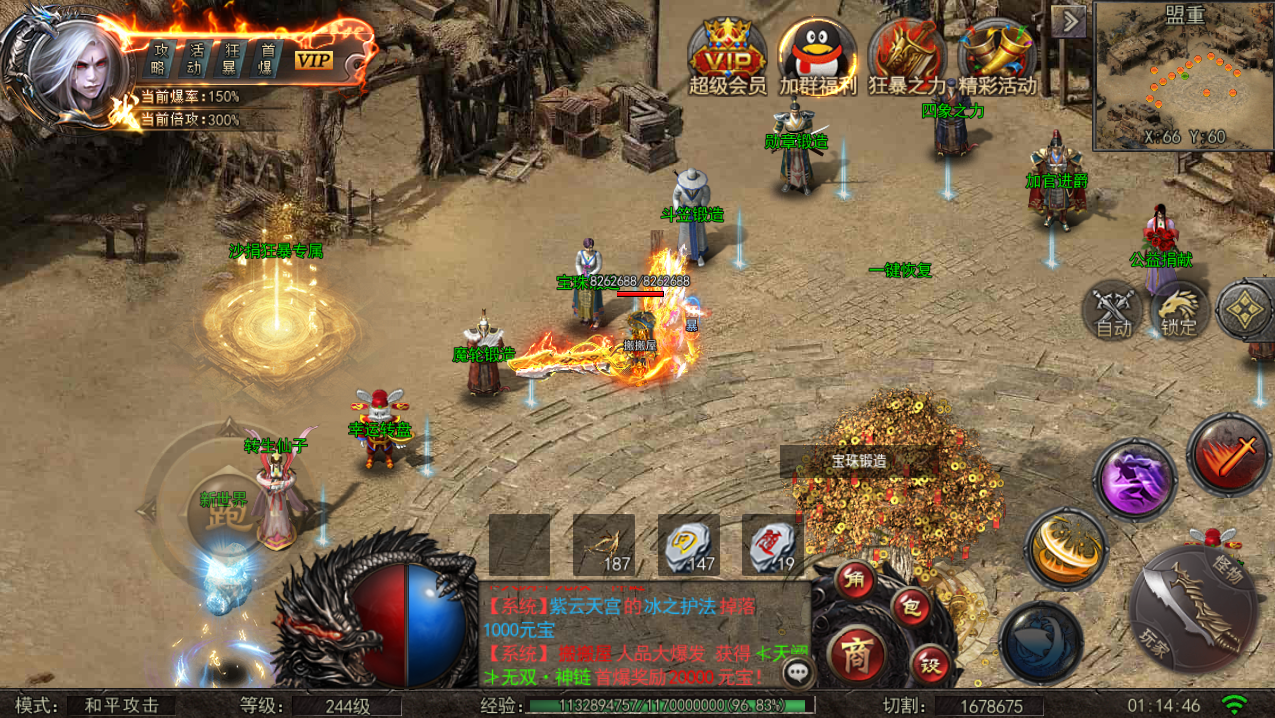Open the 加群福利 penguin icon
Viewport: 1275px width, 718px height.
(x=817, y=57)
